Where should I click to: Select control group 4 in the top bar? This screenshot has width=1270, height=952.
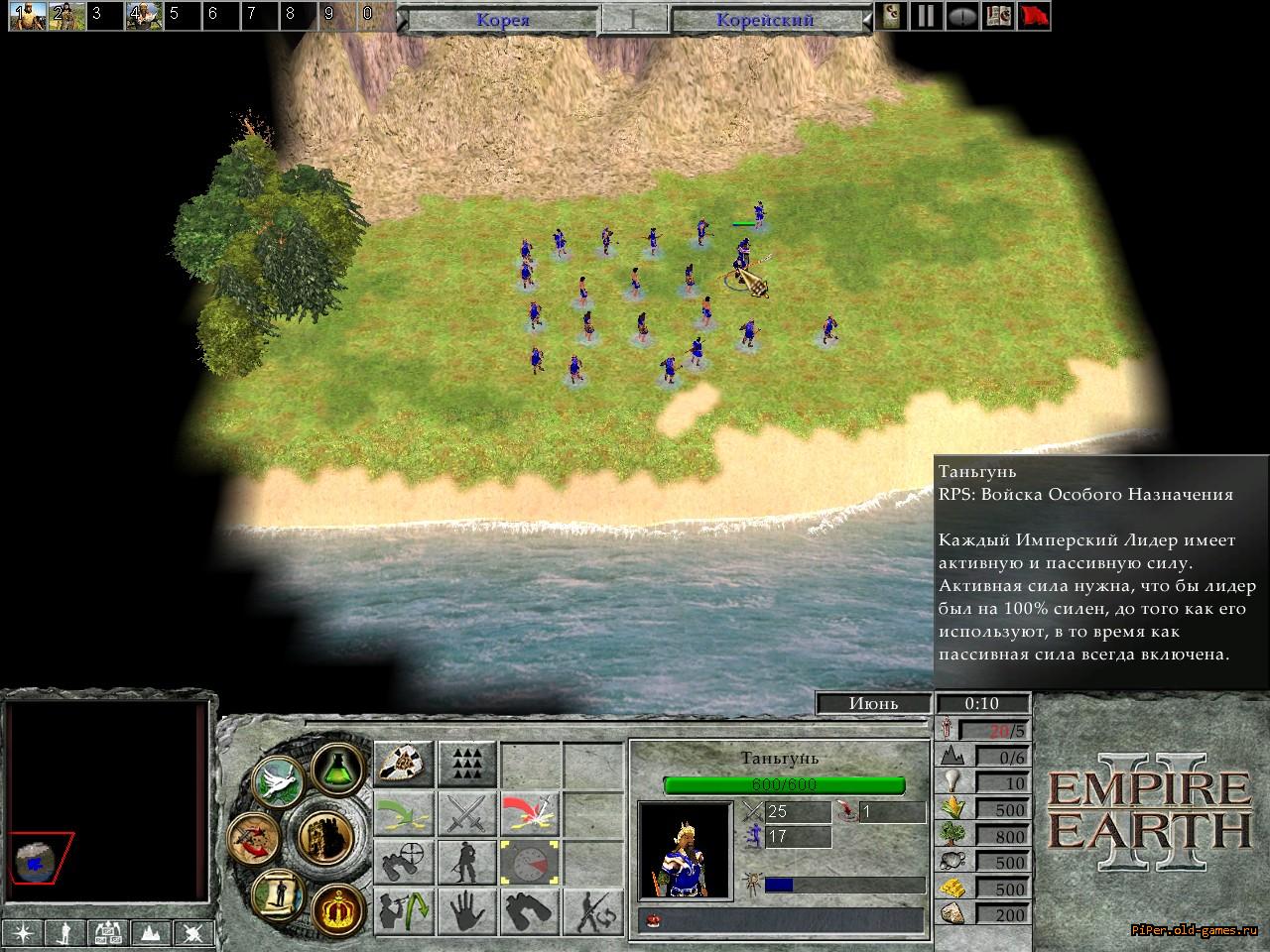[142, 15]
